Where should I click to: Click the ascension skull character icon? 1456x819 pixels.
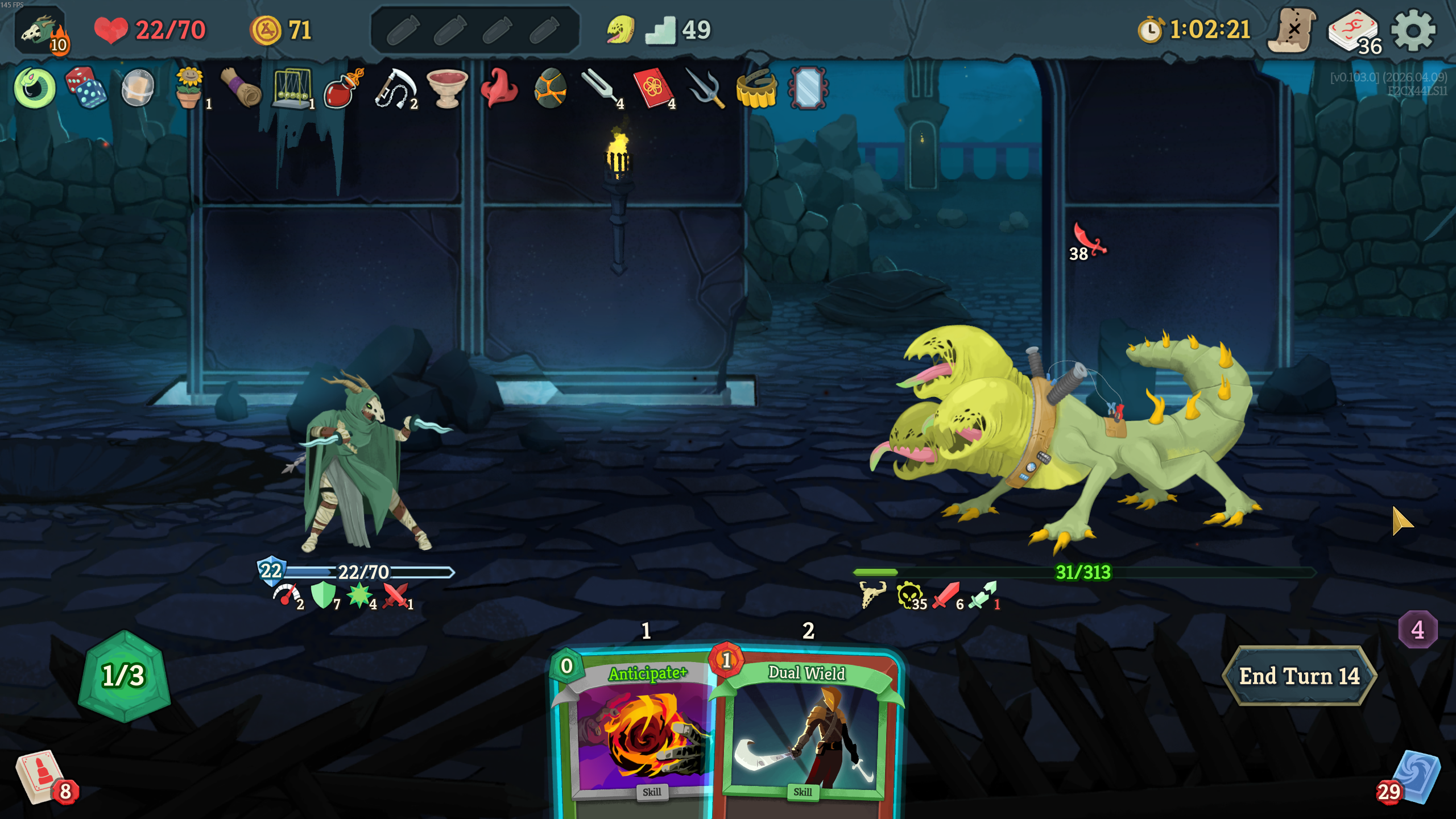coord(41,31)
